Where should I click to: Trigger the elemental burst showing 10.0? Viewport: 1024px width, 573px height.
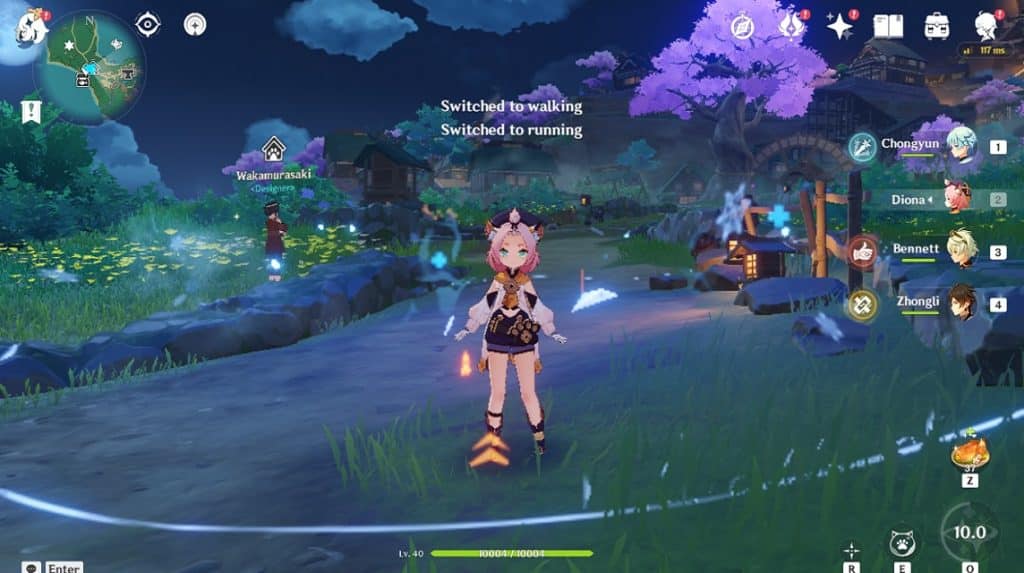pos(968,533)
